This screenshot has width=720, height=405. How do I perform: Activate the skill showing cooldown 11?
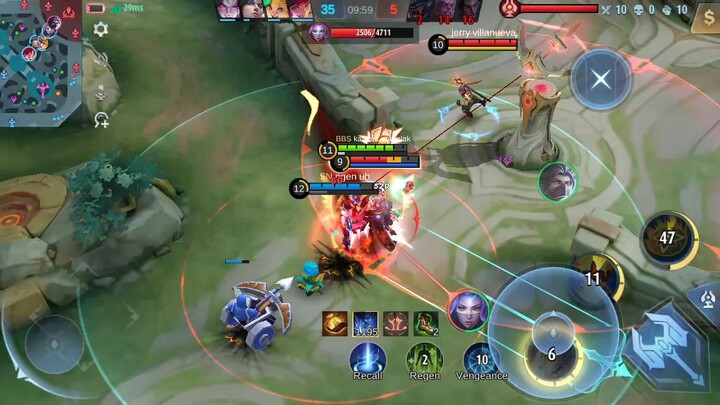[595, 279]
